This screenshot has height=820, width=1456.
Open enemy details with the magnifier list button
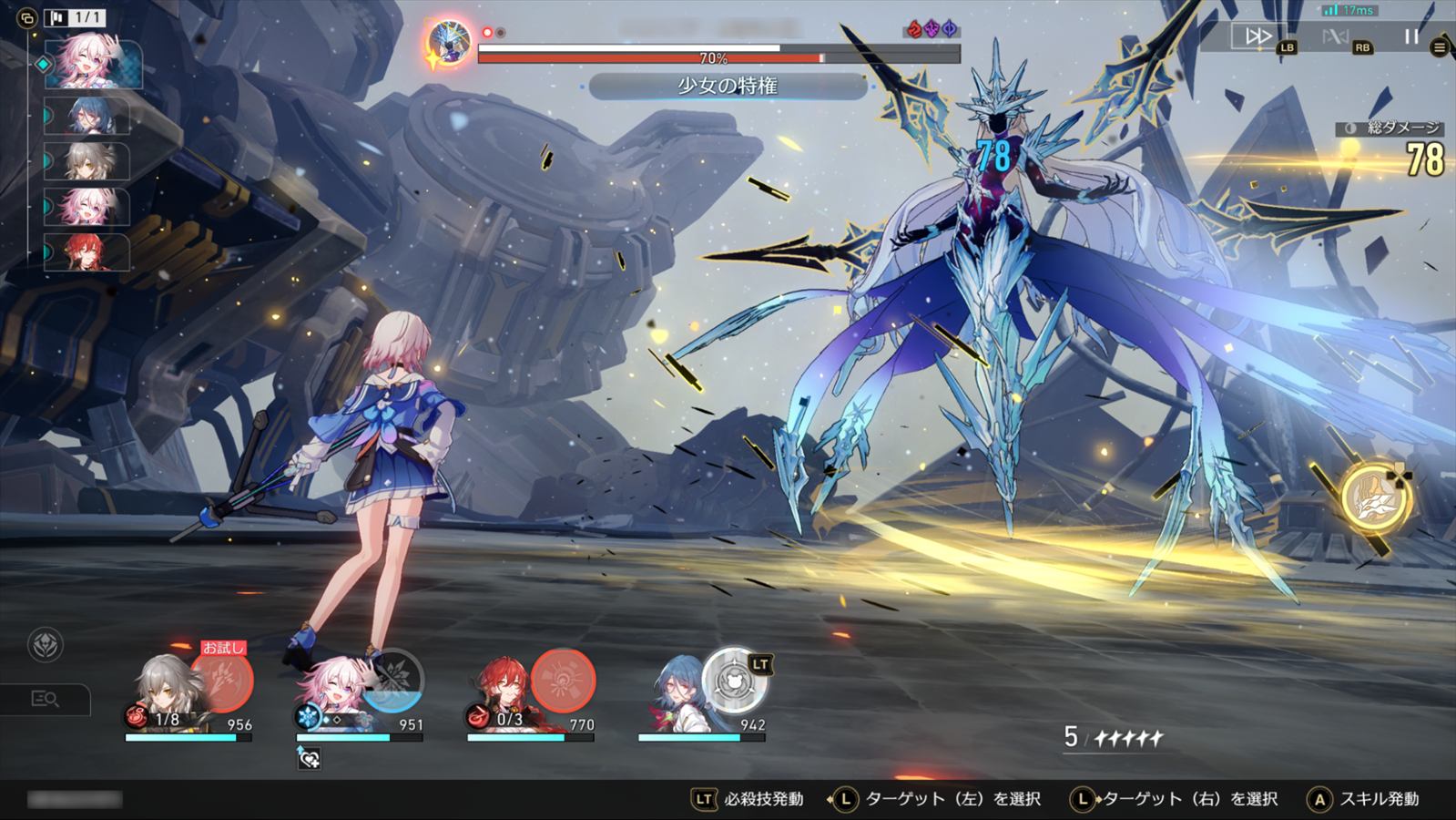(x=46, y=700)
